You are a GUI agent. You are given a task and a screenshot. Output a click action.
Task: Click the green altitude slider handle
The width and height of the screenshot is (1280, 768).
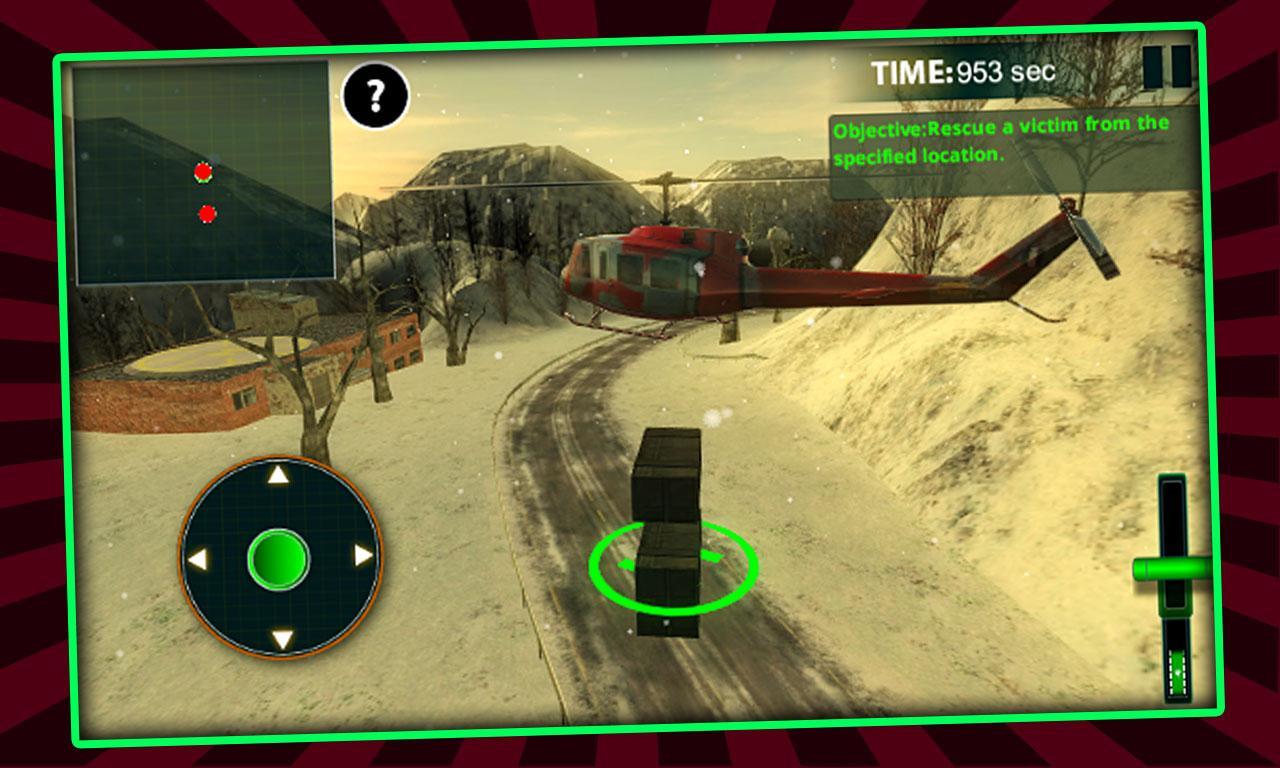tap(1171, 569)
